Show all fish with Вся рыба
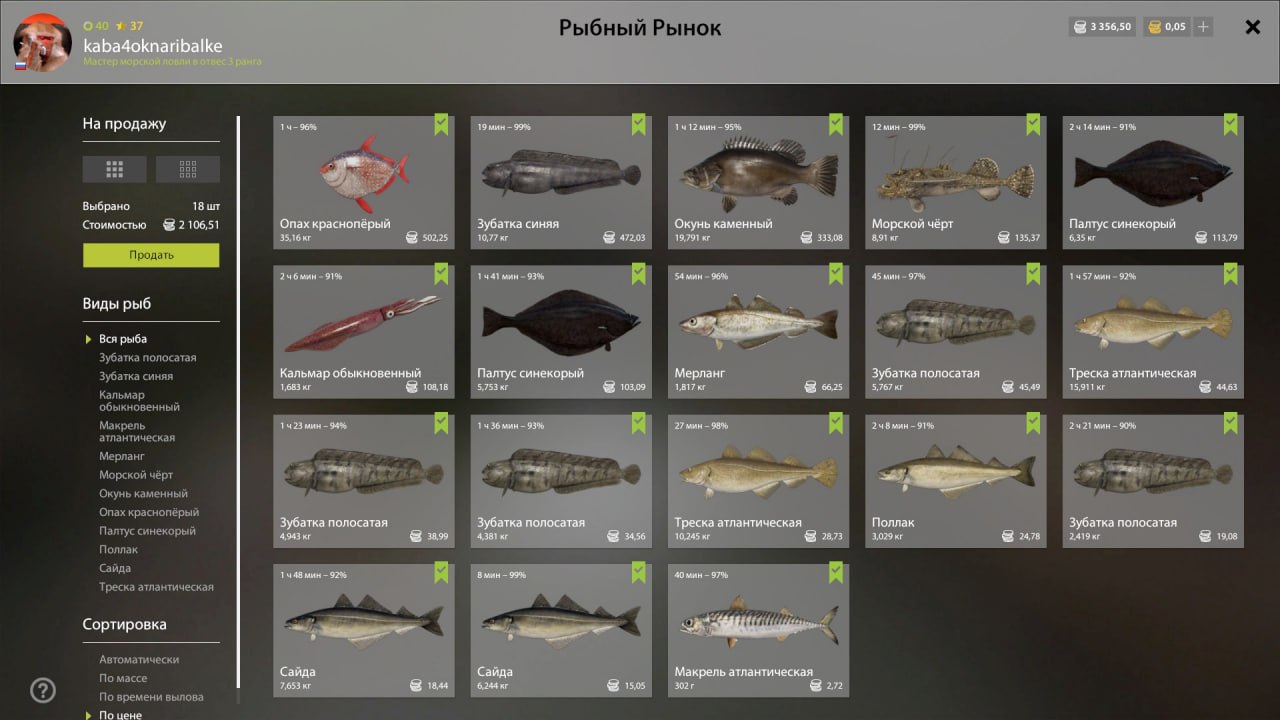Viewport: 1280px width, 720px height. (x=123, y=339)
